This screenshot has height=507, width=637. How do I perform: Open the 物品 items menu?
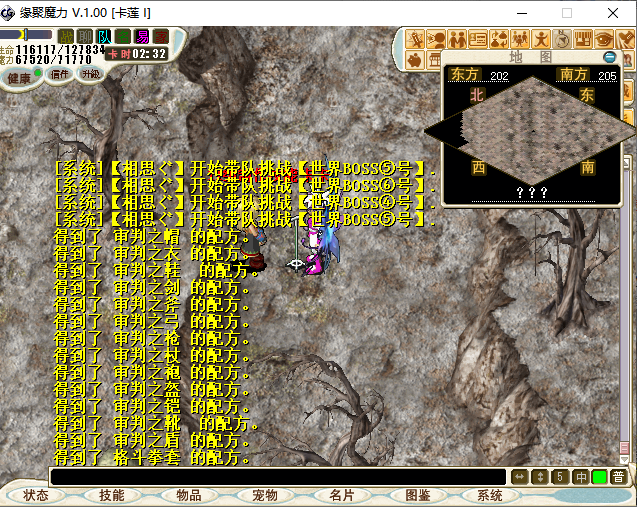(188, 495)
